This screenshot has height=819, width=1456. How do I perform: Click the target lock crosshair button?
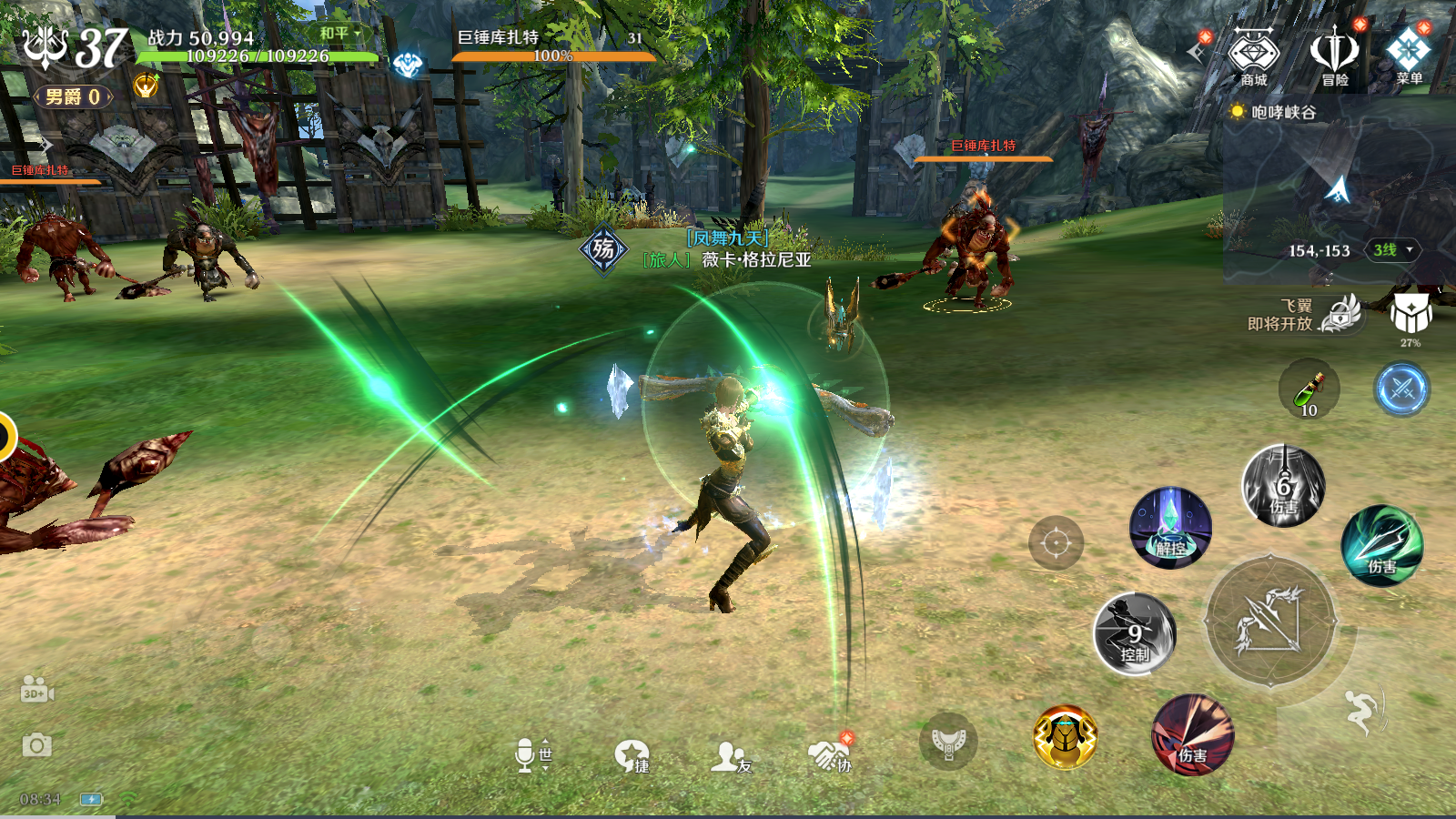(1056, 543)
